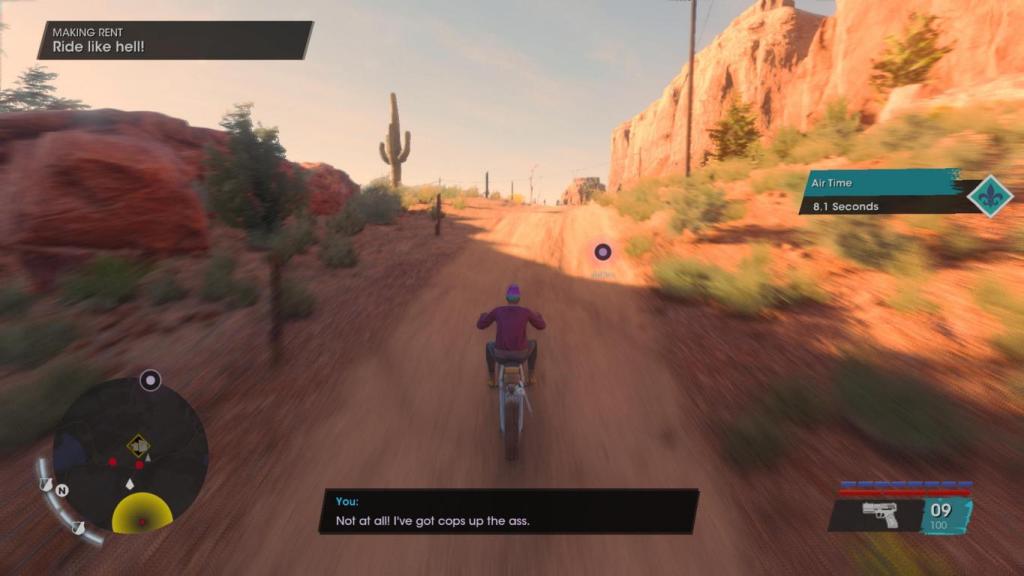Select the pistol weapon icon
The height and width of the screenshot is (576, 1024).
point(879,515)
